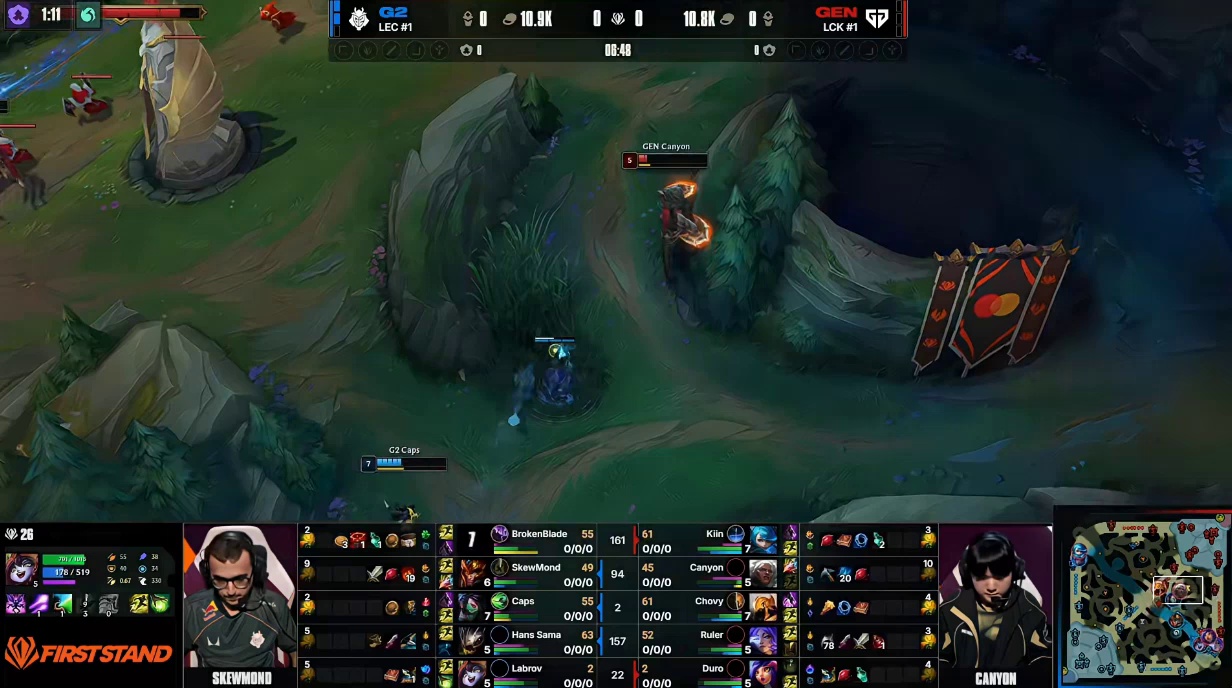This screenshot has height=688, width=1232.
Task: Click the purple champion icon beside the 1:11 timer
Action: point(19,15)
